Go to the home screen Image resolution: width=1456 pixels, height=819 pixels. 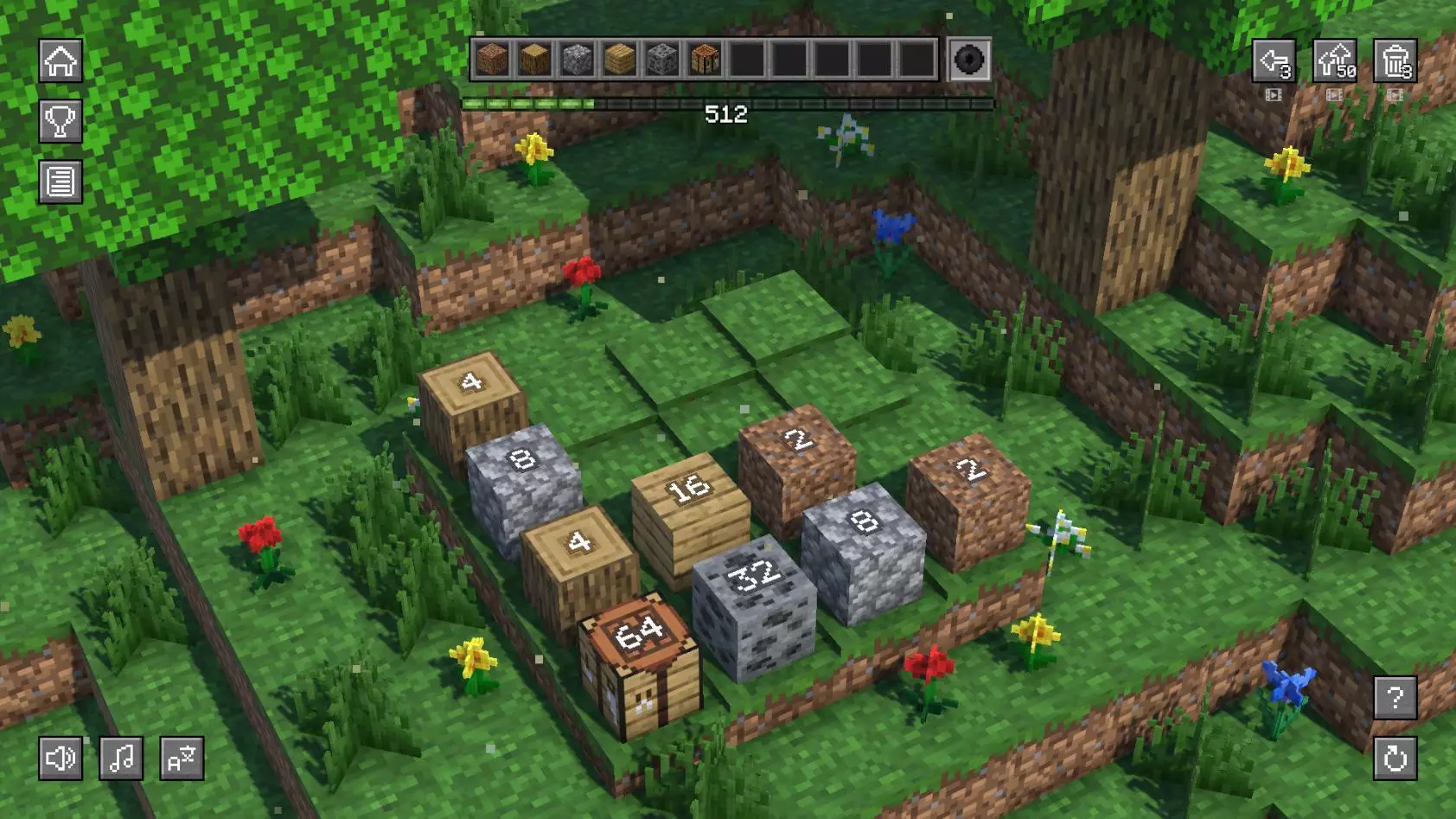61,61
